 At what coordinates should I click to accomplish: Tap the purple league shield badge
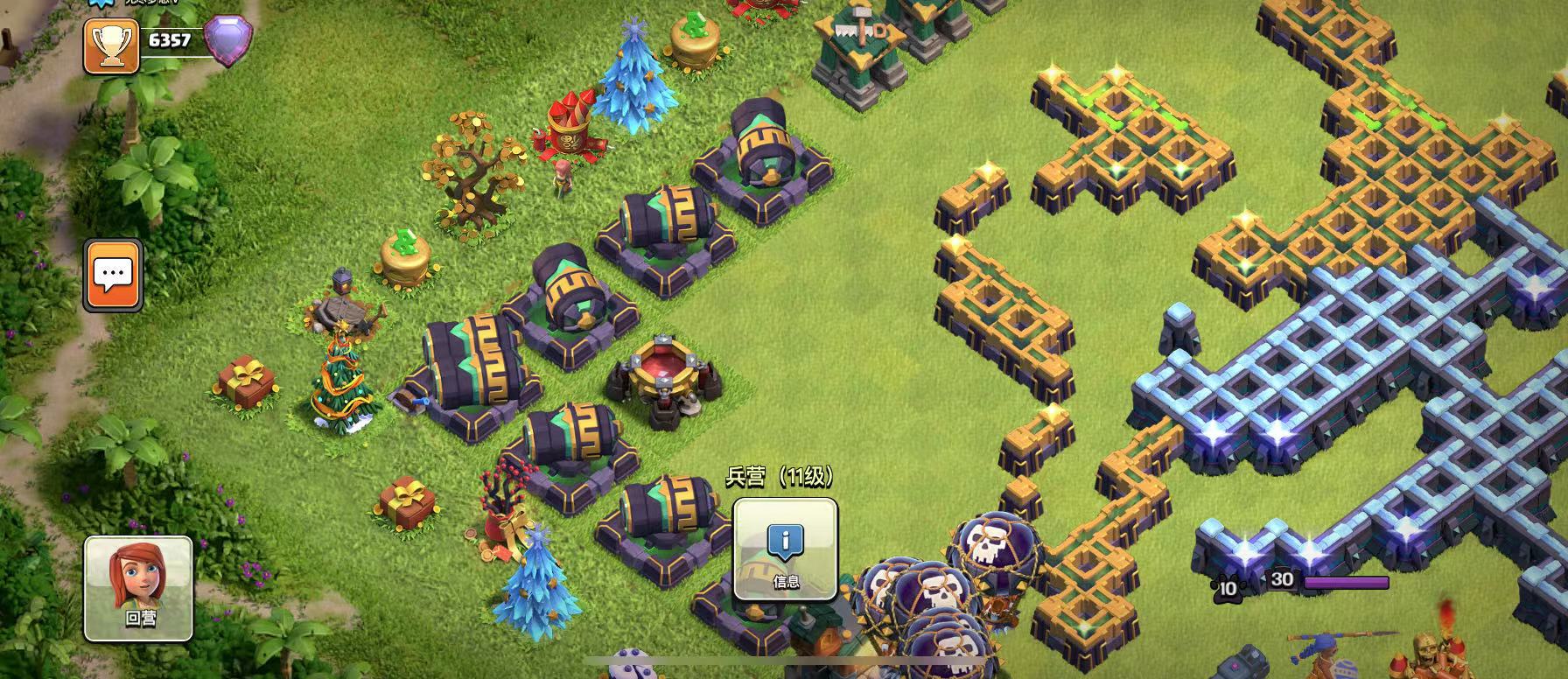click(227, 40)
